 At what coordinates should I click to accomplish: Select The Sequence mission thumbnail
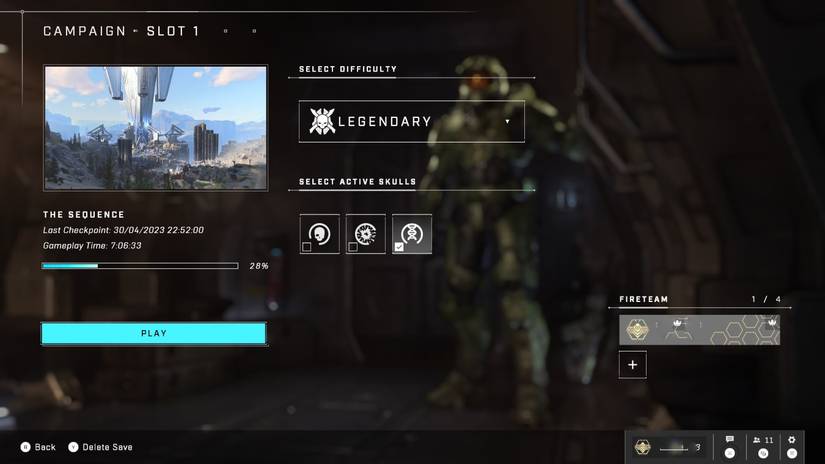(x=155, y=128)
